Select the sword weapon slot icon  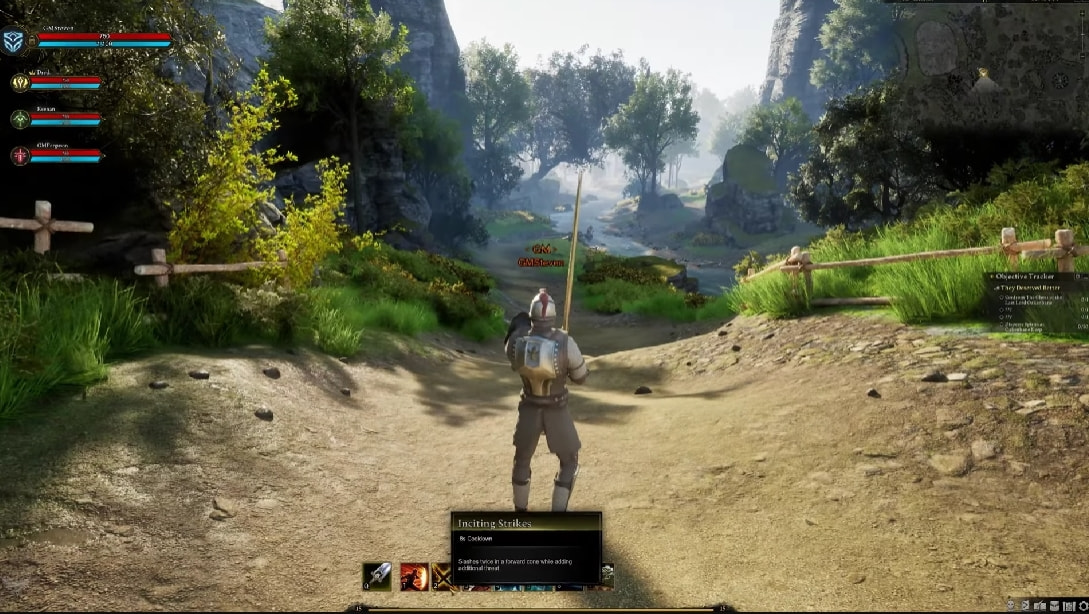377,576
